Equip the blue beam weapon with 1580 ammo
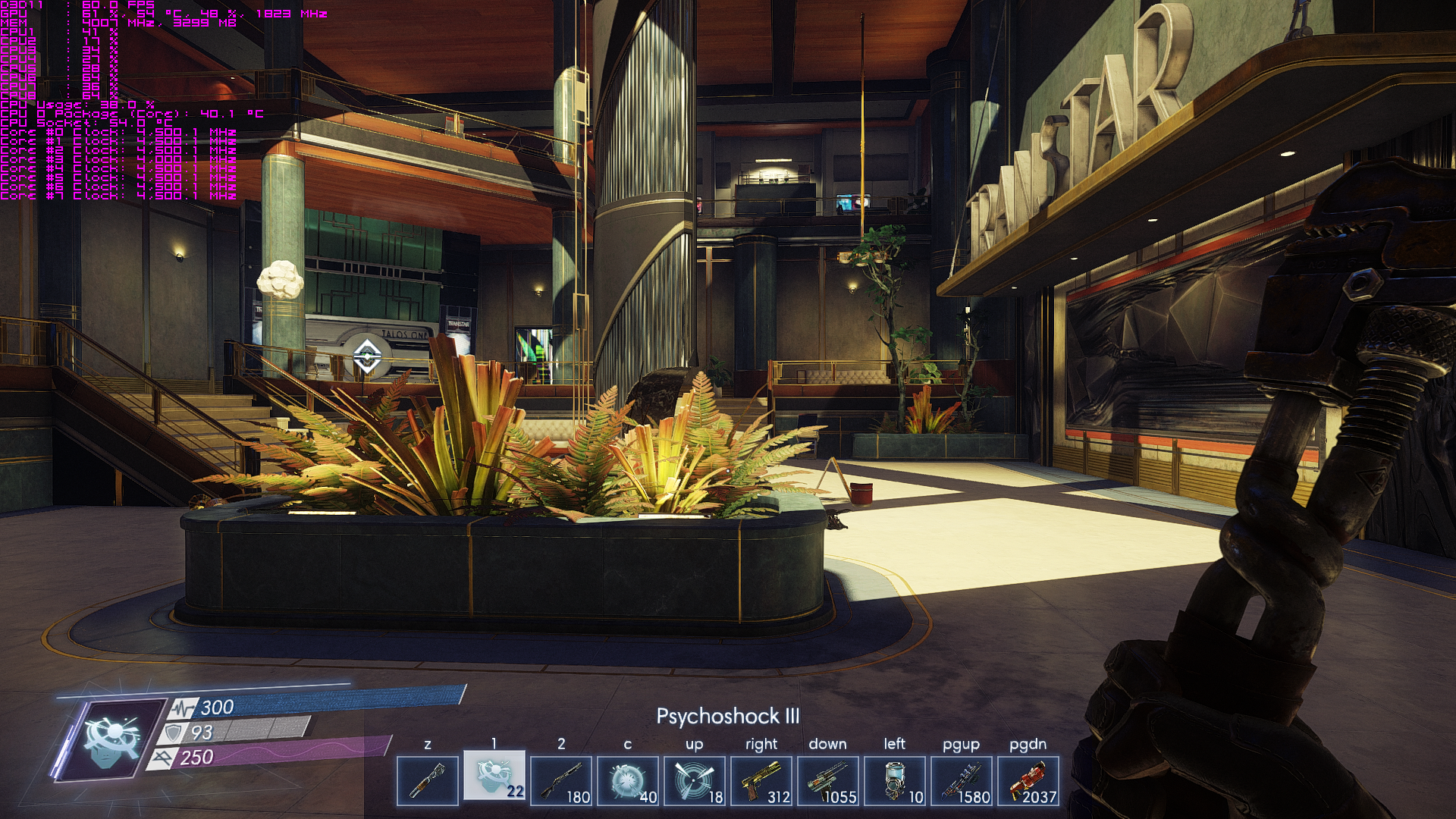Viewport: 1456px width, 819px height. point(962,780)
